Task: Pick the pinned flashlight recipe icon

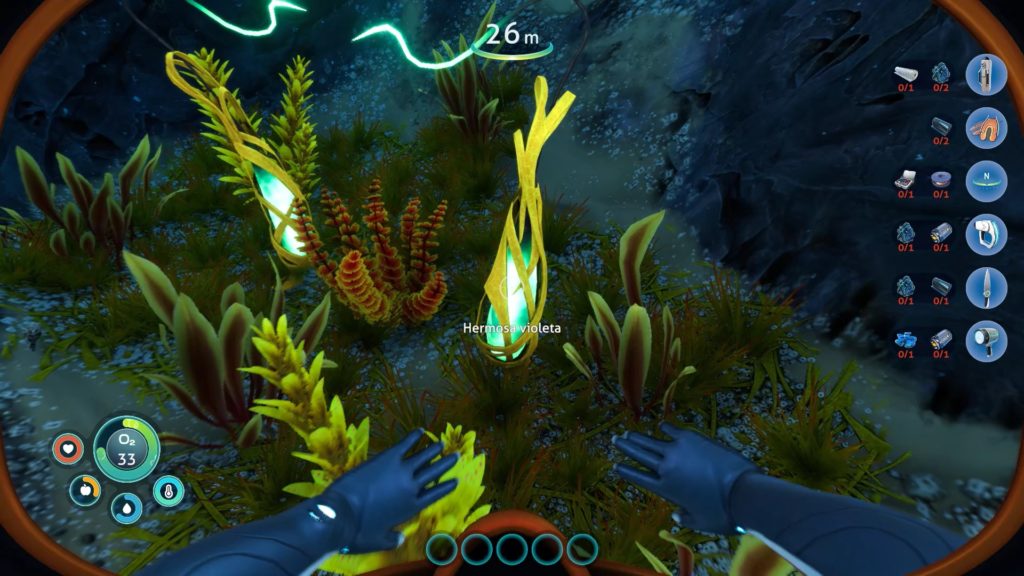Action: [x=985, y=340]
